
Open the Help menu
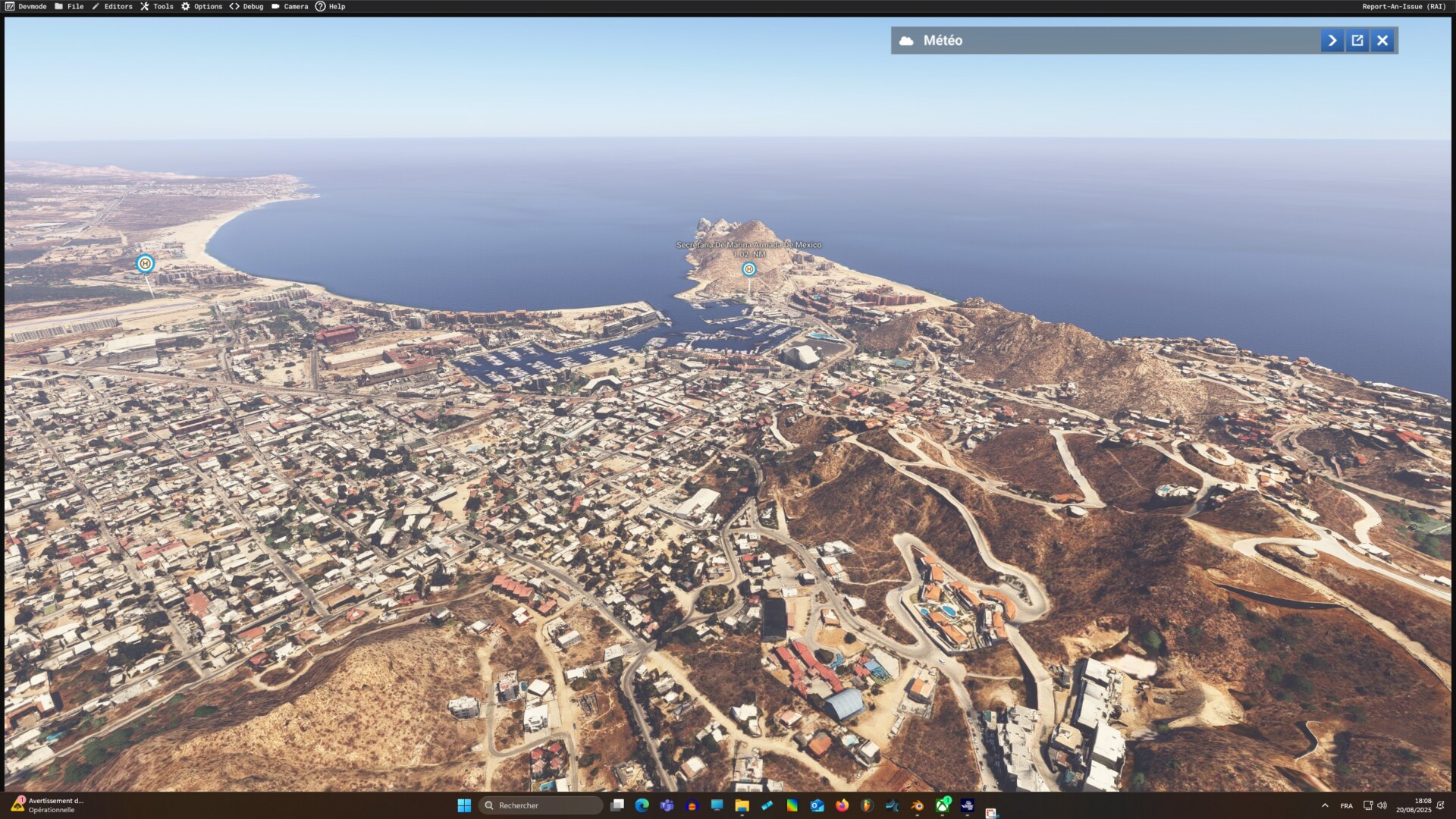click(331, 6)
